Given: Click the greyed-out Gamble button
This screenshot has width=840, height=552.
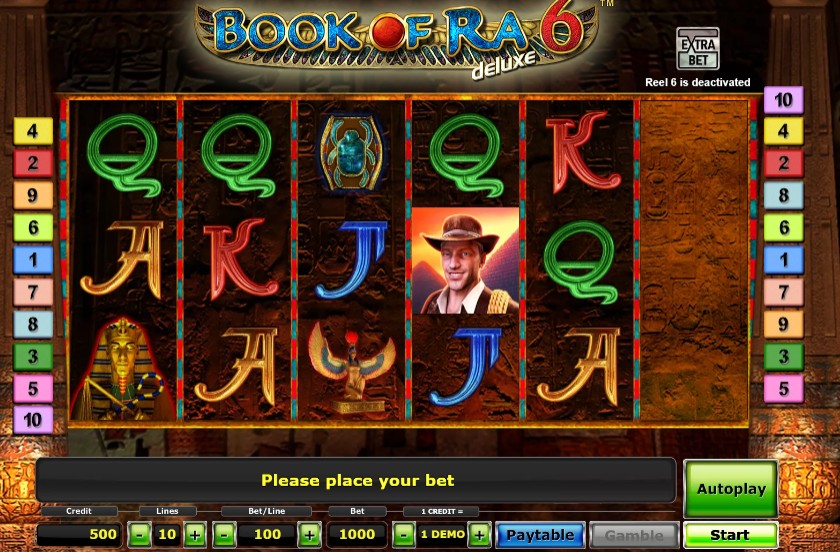Looking at the screenshot, I should point(634,535).
